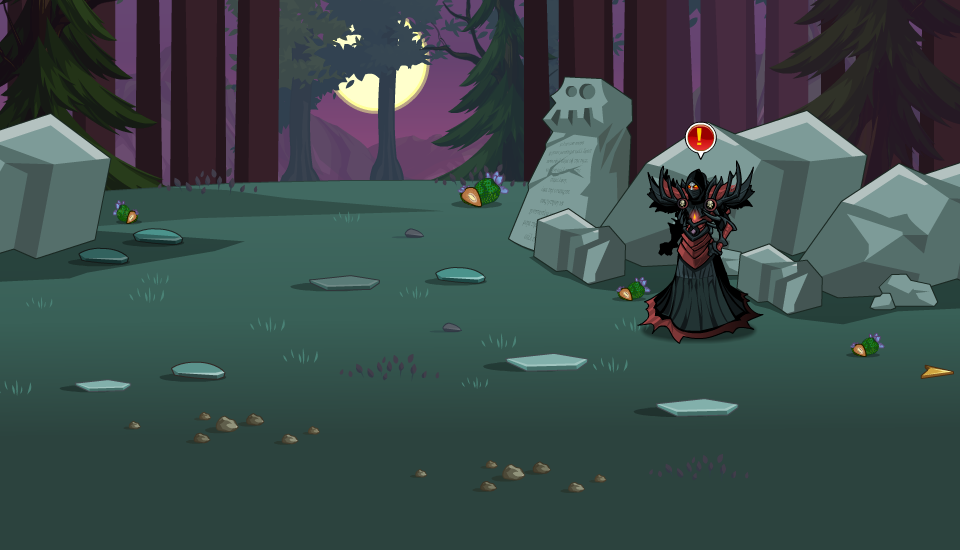Viewport: 960px width, 550px height.
Task: Click the gold arrow to exit right
Action: click(936, 373)
